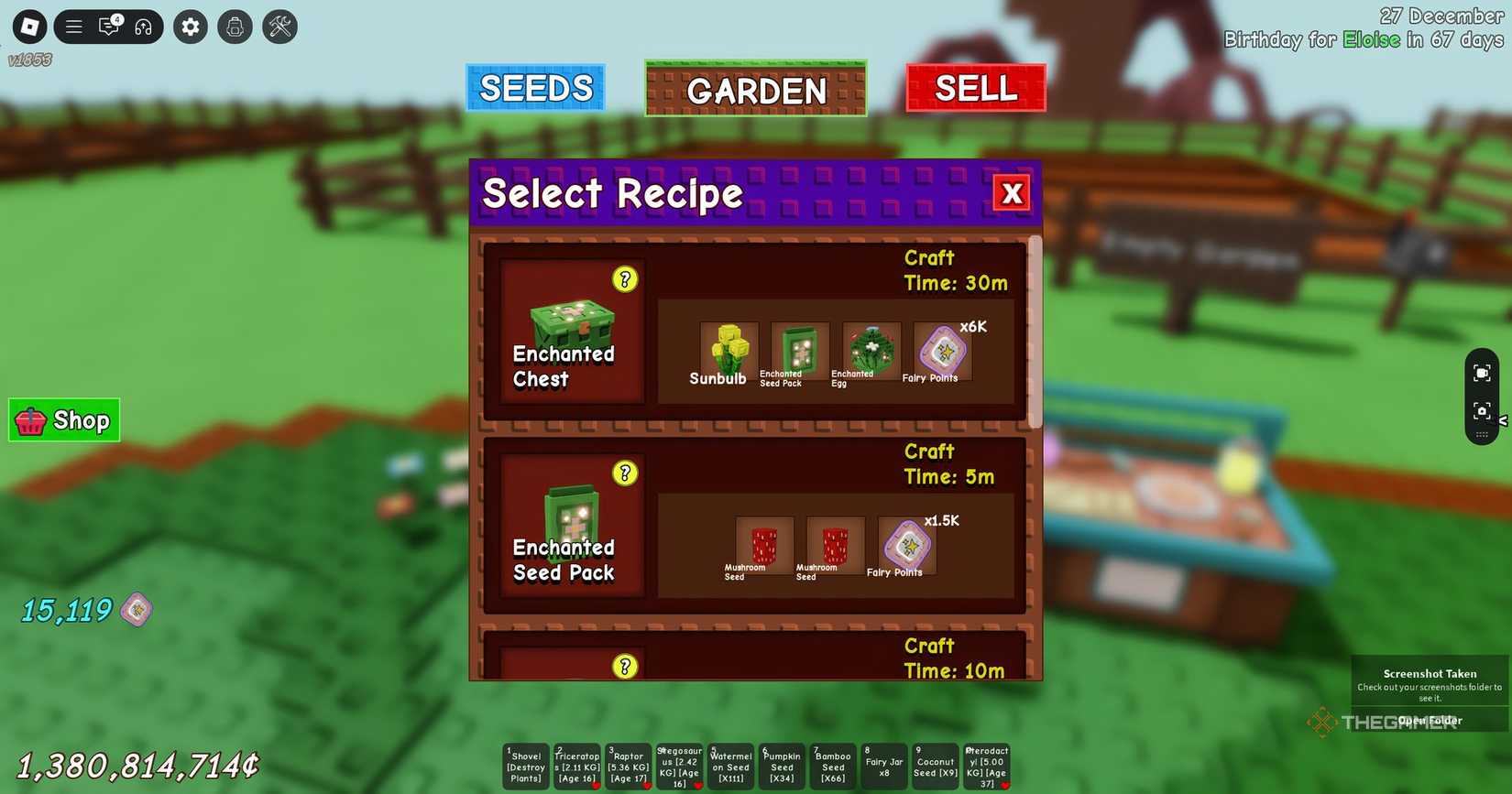Open the Roblox menu icon
Screen dimensions: 1512x794
pyautogui.click(x=28, y=26)
